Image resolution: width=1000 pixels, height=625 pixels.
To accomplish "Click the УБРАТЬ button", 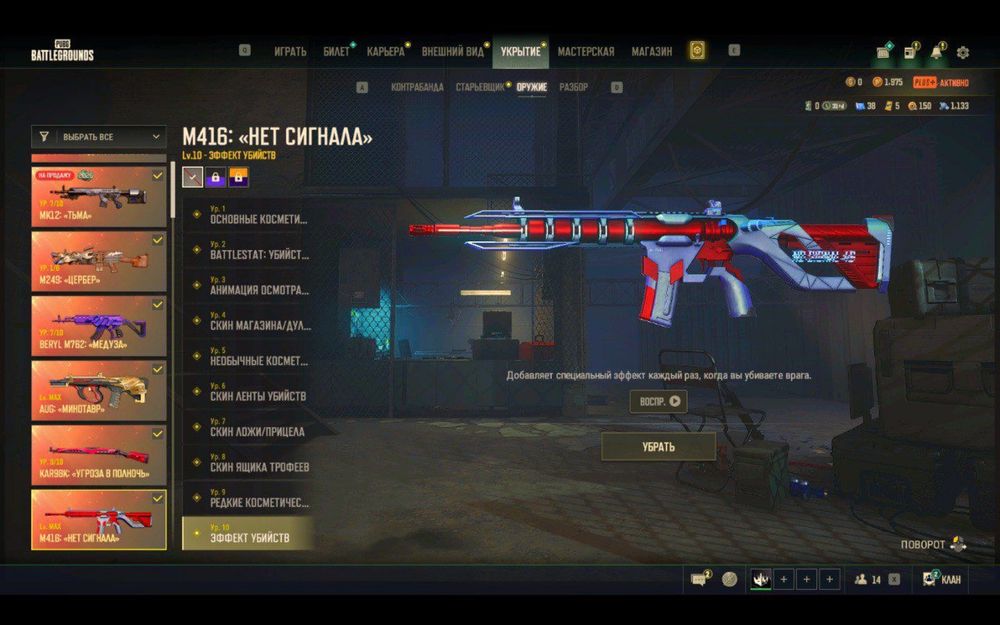I will click(x=658, y=447).
